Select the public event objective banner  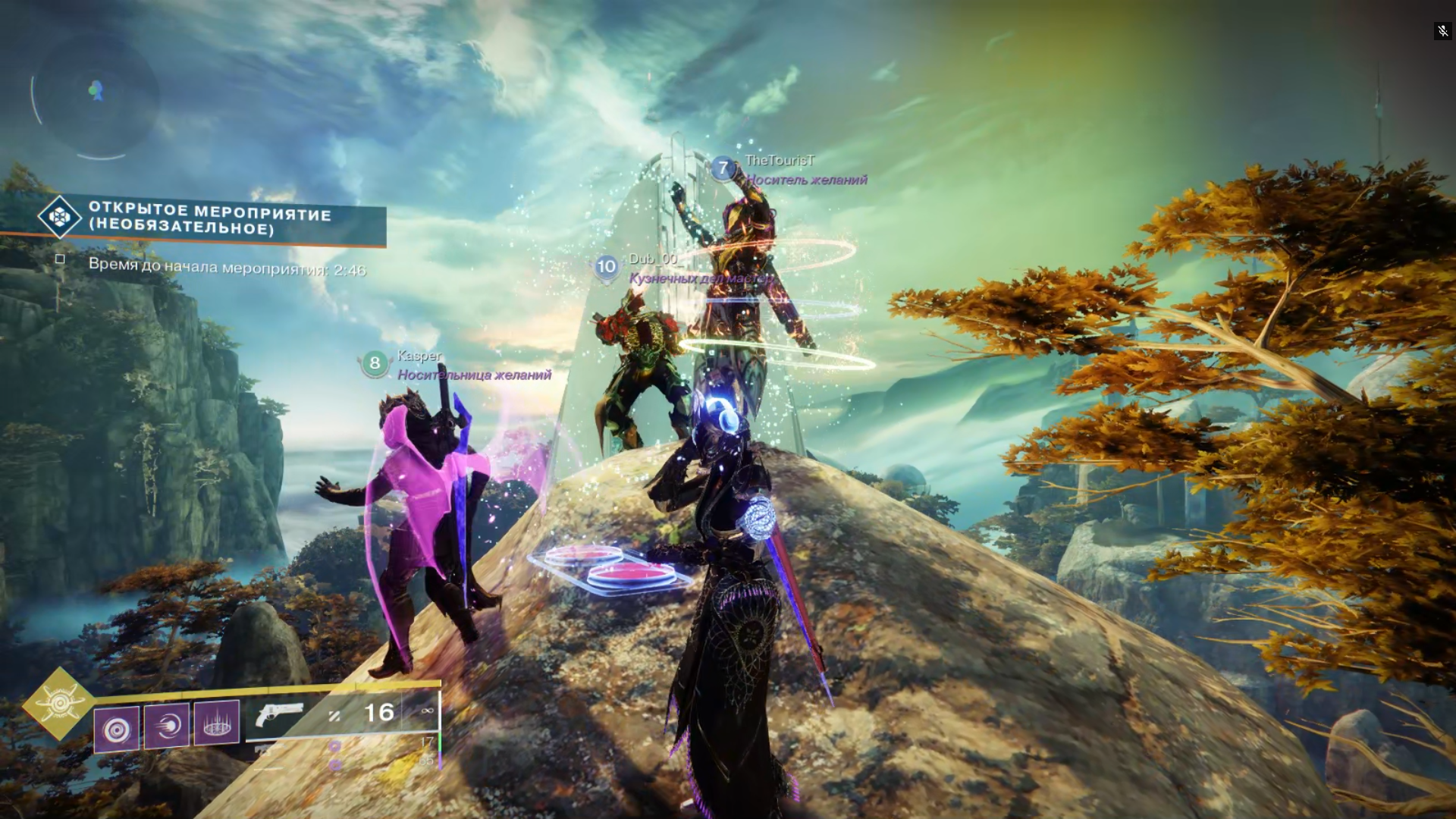tap(209, 218)
